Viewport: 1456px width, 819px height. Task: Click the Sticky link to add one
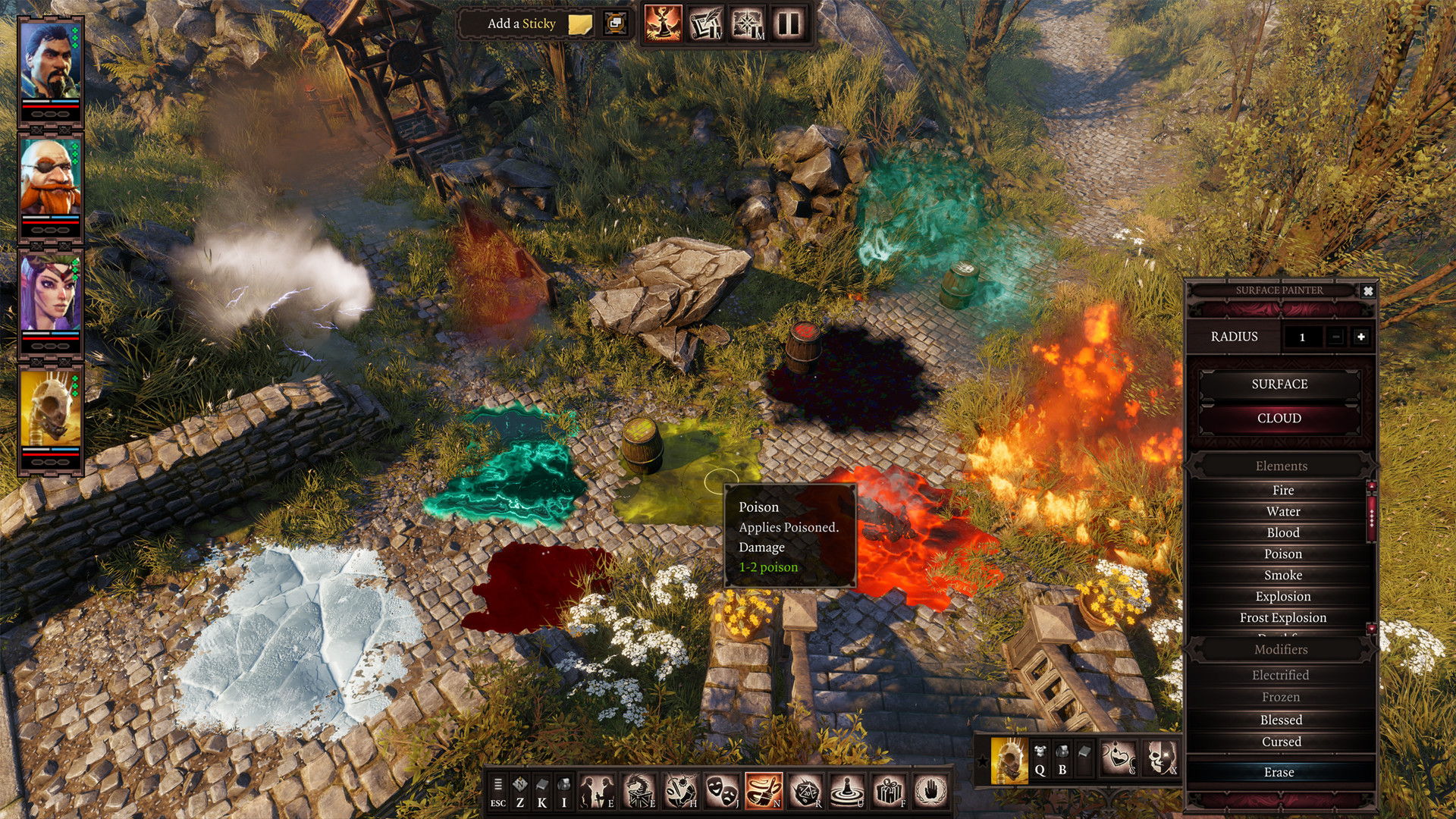pos(539,24)
